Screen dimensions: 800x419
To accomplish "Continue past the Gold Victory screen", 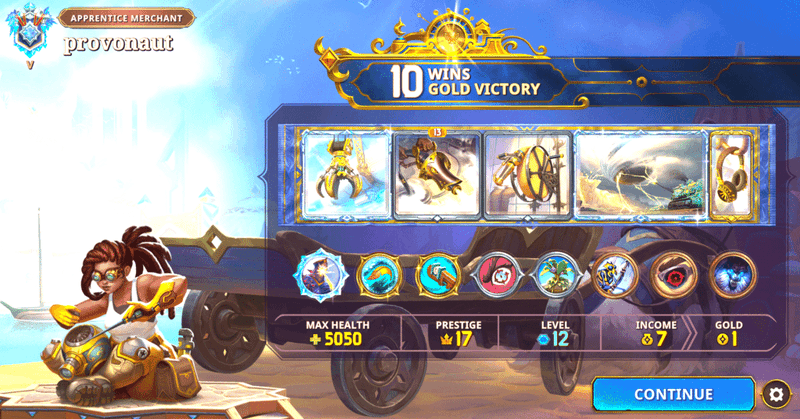I will [x=673, y=394].
